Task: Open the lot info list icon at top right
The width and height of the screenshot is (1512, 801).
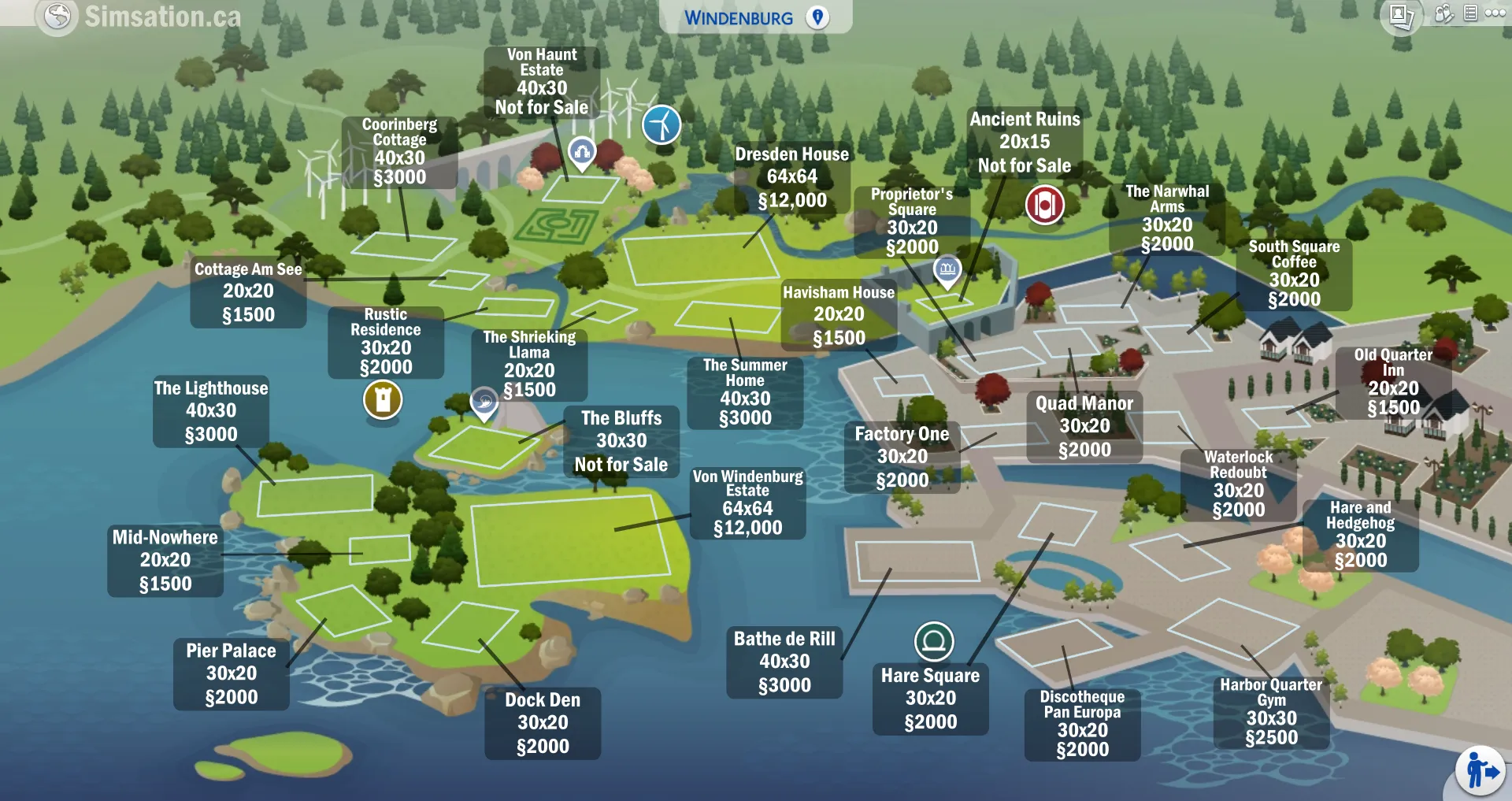Action: [1469, 13]
